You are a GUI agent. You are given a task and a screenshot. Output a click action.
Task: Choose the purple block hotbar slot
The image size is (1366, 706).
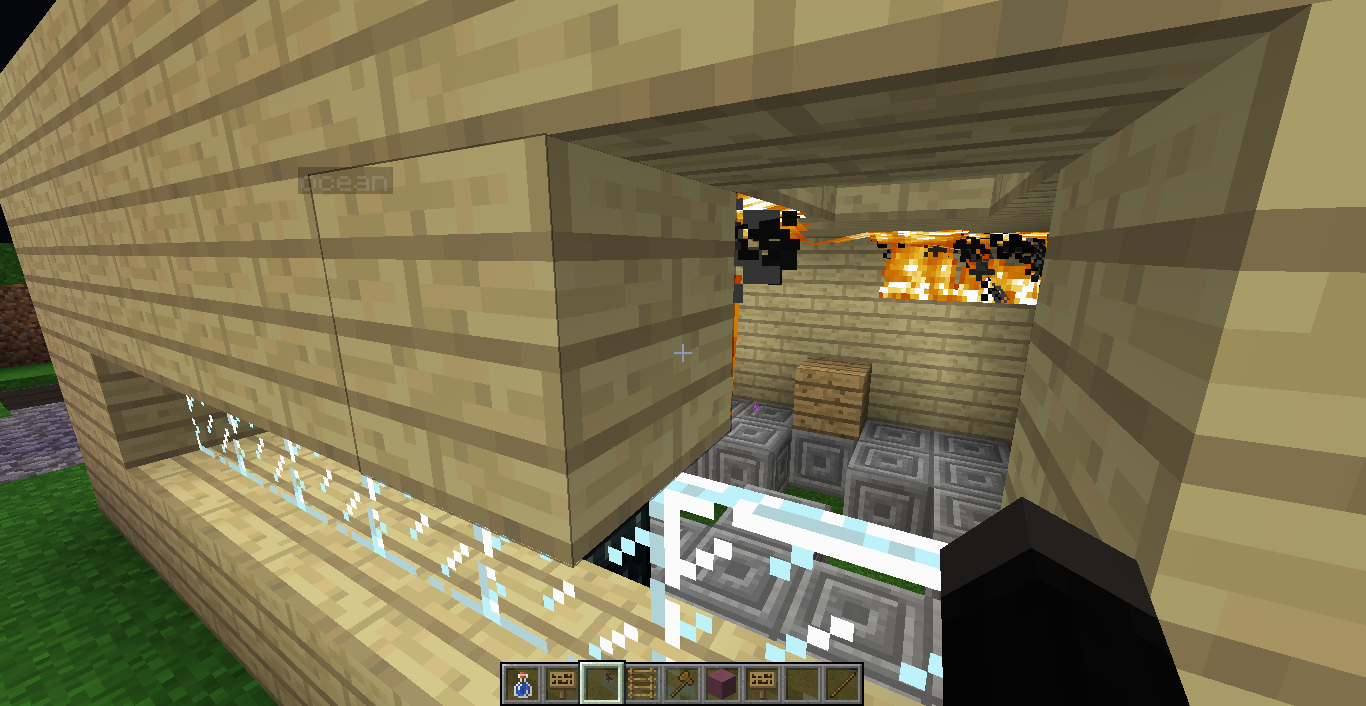723,683
